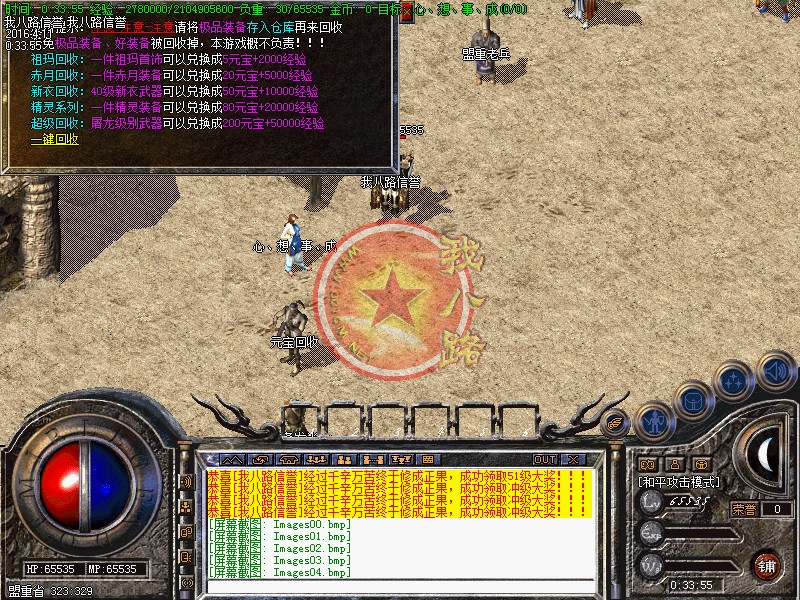Viewport: 800px width, 600px height.
Task: Open the bag inventory round button
Action: pyautogui.click(x=693, y=399)
